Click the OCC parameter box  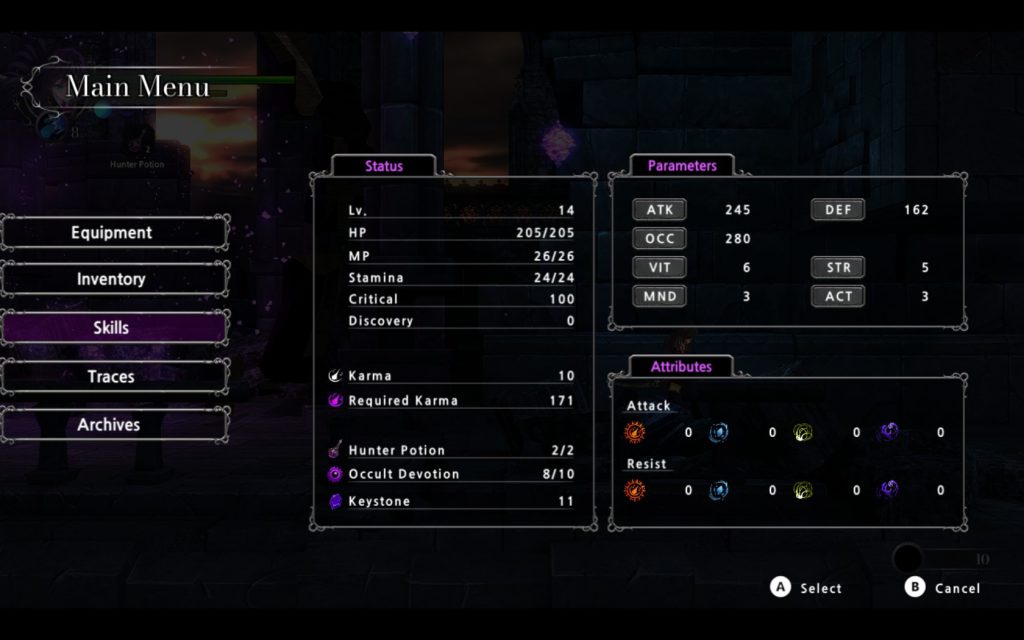659,239
